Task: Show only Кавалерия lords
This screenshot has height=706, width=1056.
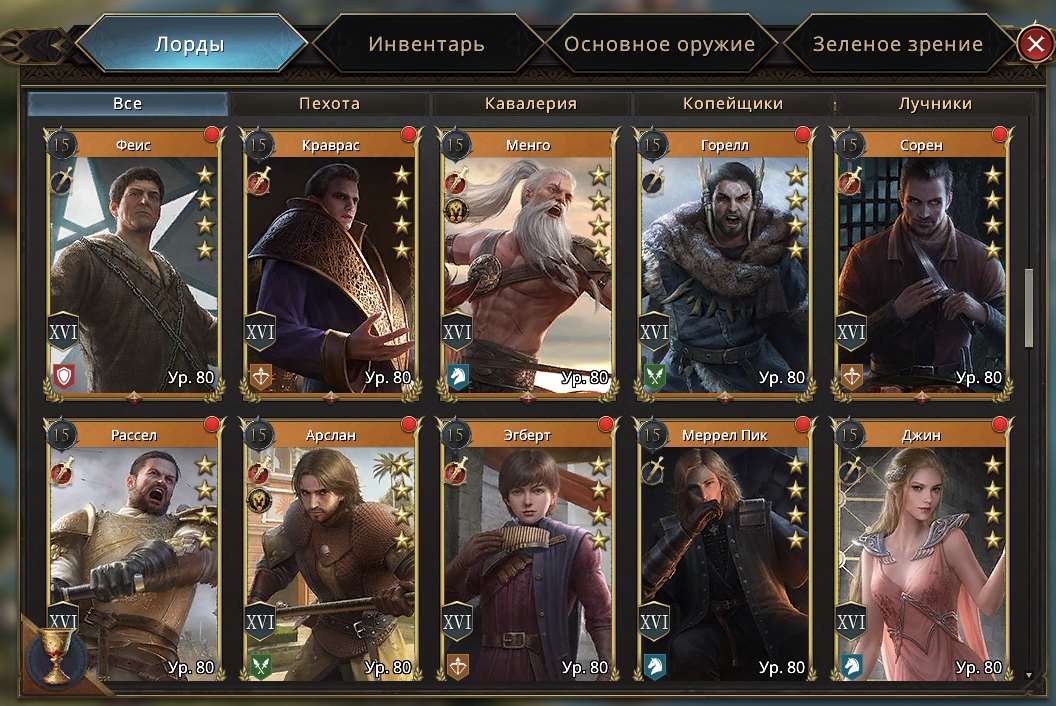Action: tap(531, 103)
